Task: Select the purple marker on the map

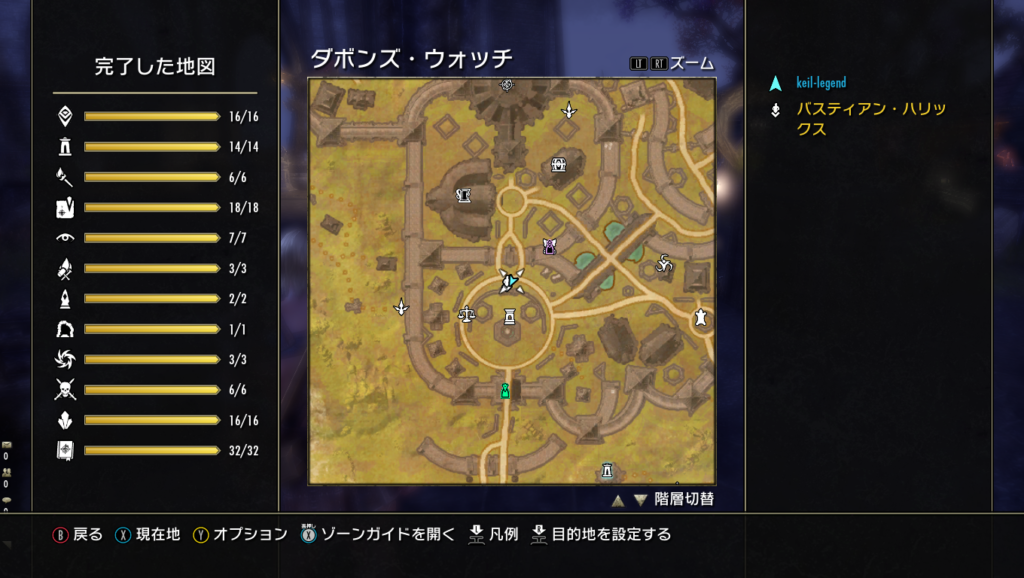Action: [x=549, y=246]
